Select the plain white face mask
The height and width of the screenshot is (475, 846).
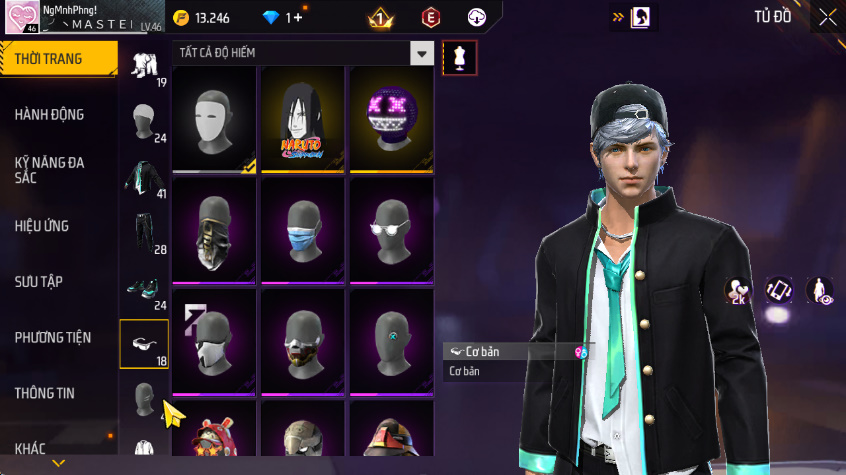pos(215,122)
